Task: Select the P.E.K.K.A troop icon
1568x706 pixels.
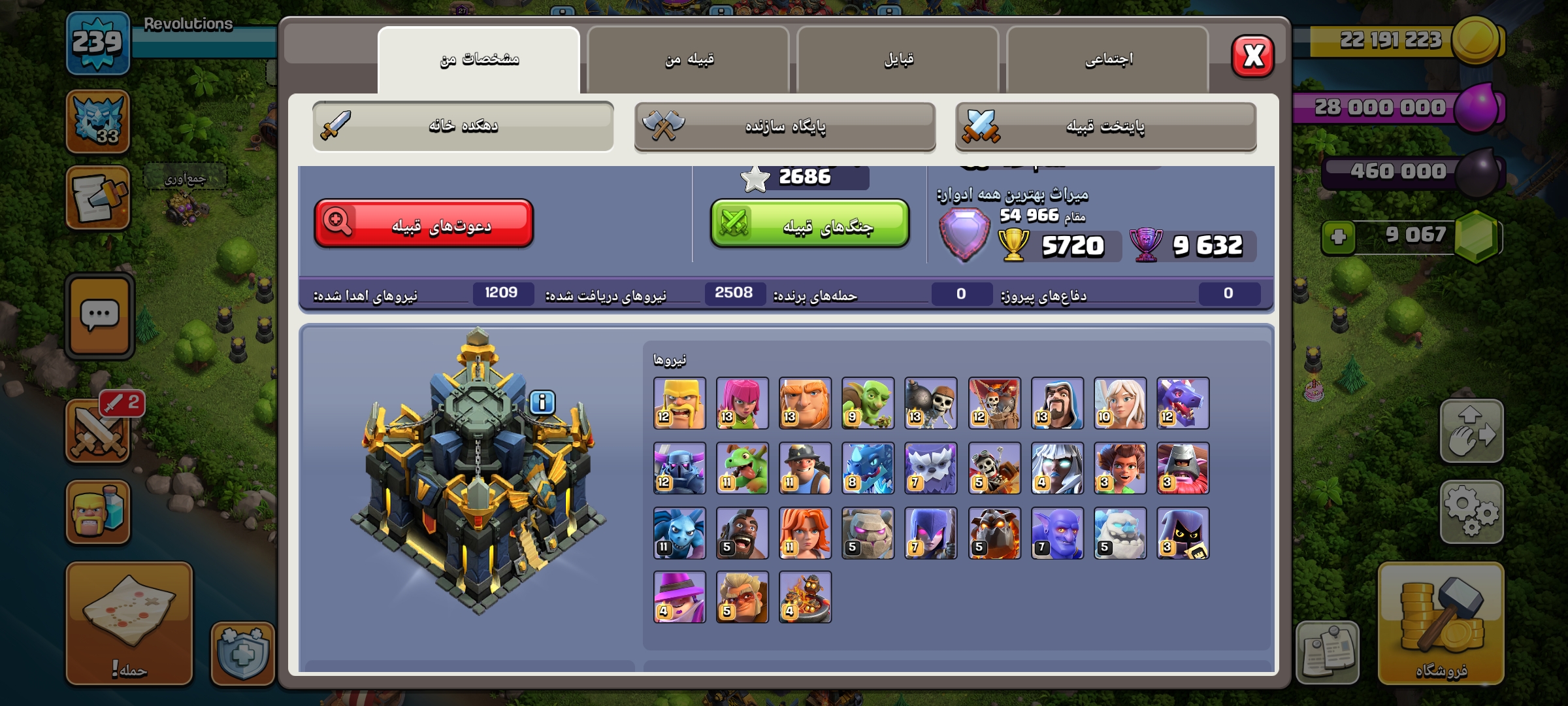Action: click(x=679, y=468)
